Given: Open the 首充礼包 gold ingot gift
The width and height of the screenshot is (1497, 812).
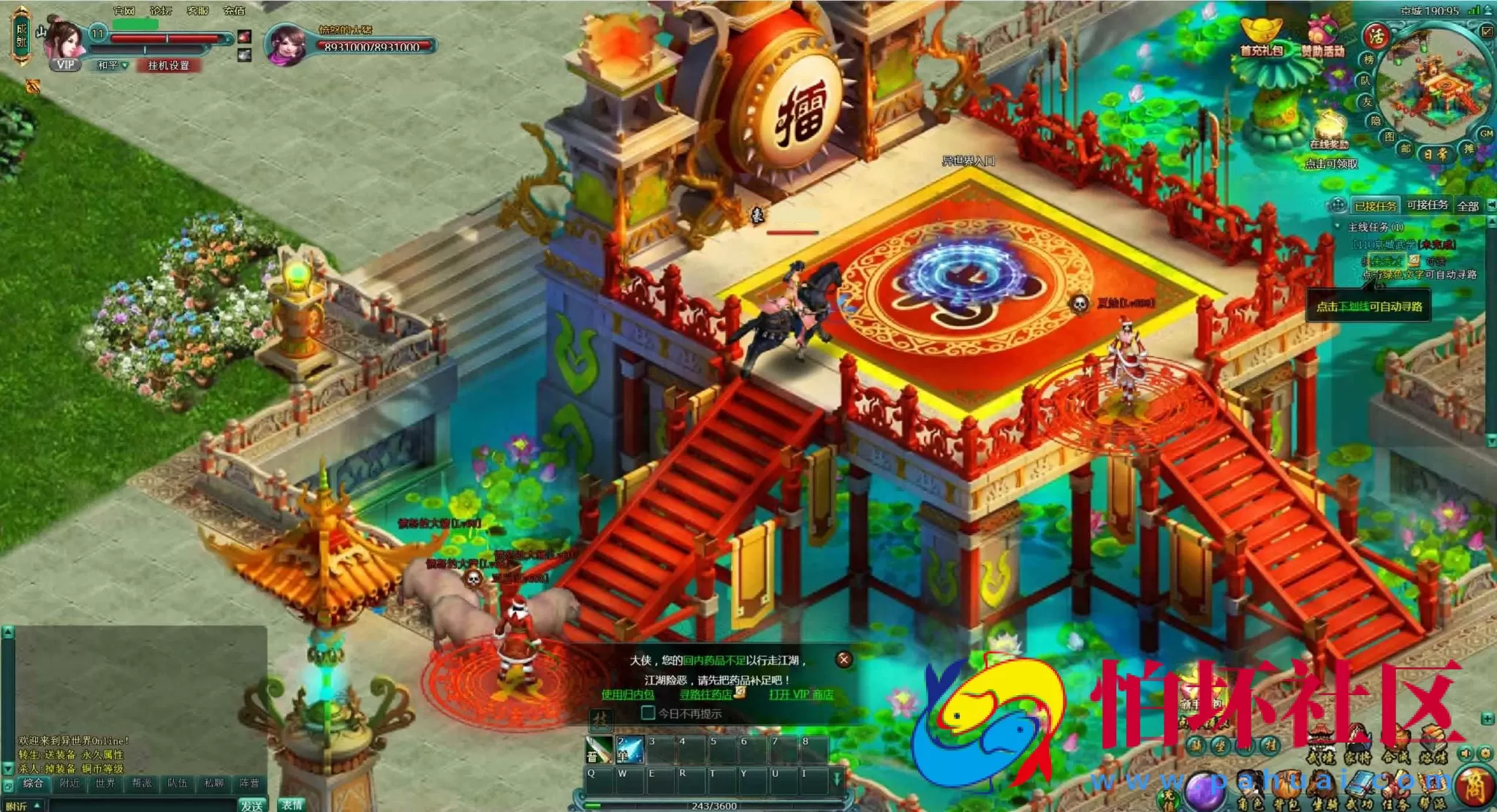Looking at the screenshot, I should 1261,37.
